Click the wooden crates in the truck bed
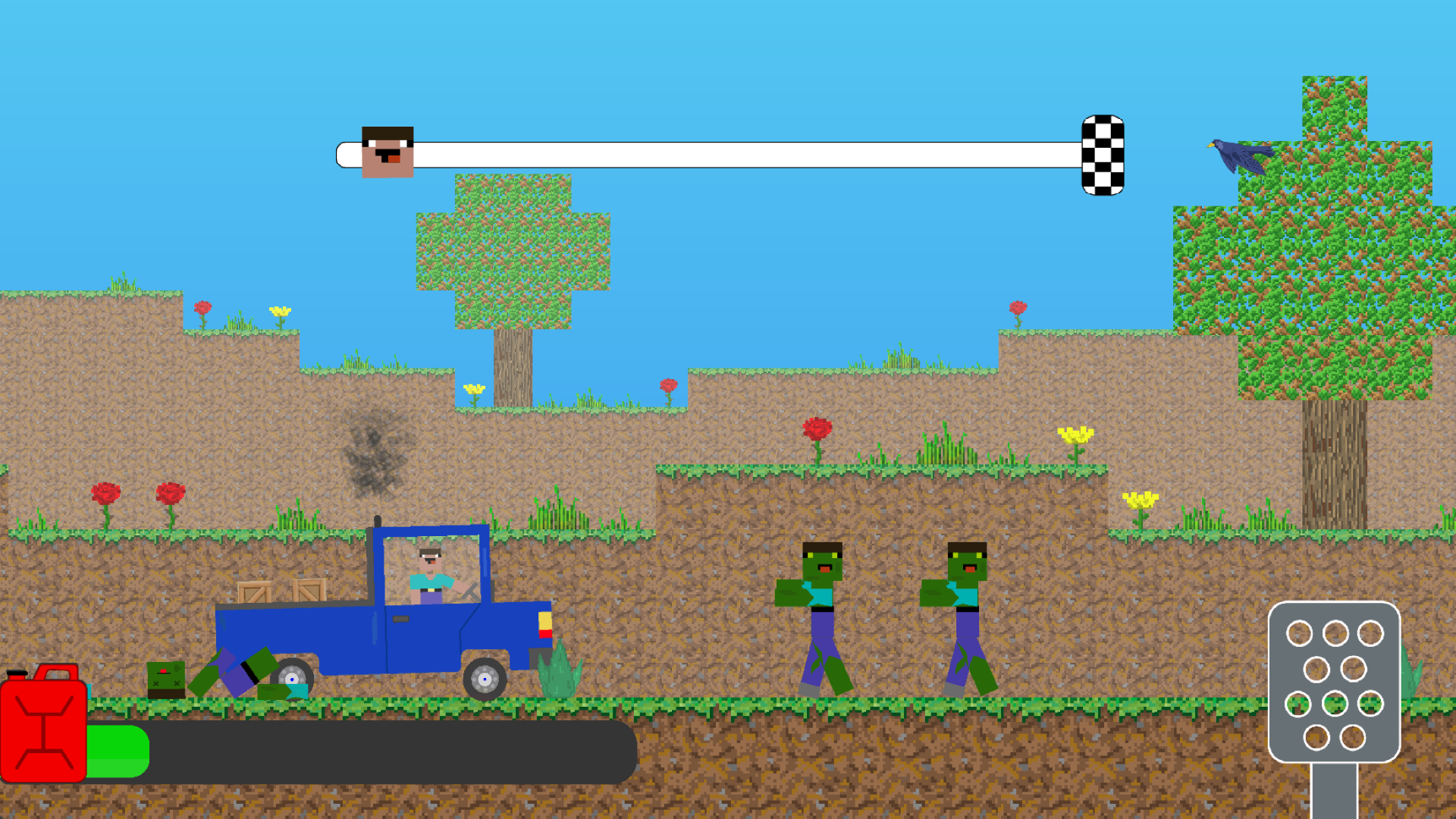Image resolution: width=1456 pixels, height=819 pixels. [x=281, y=591]
